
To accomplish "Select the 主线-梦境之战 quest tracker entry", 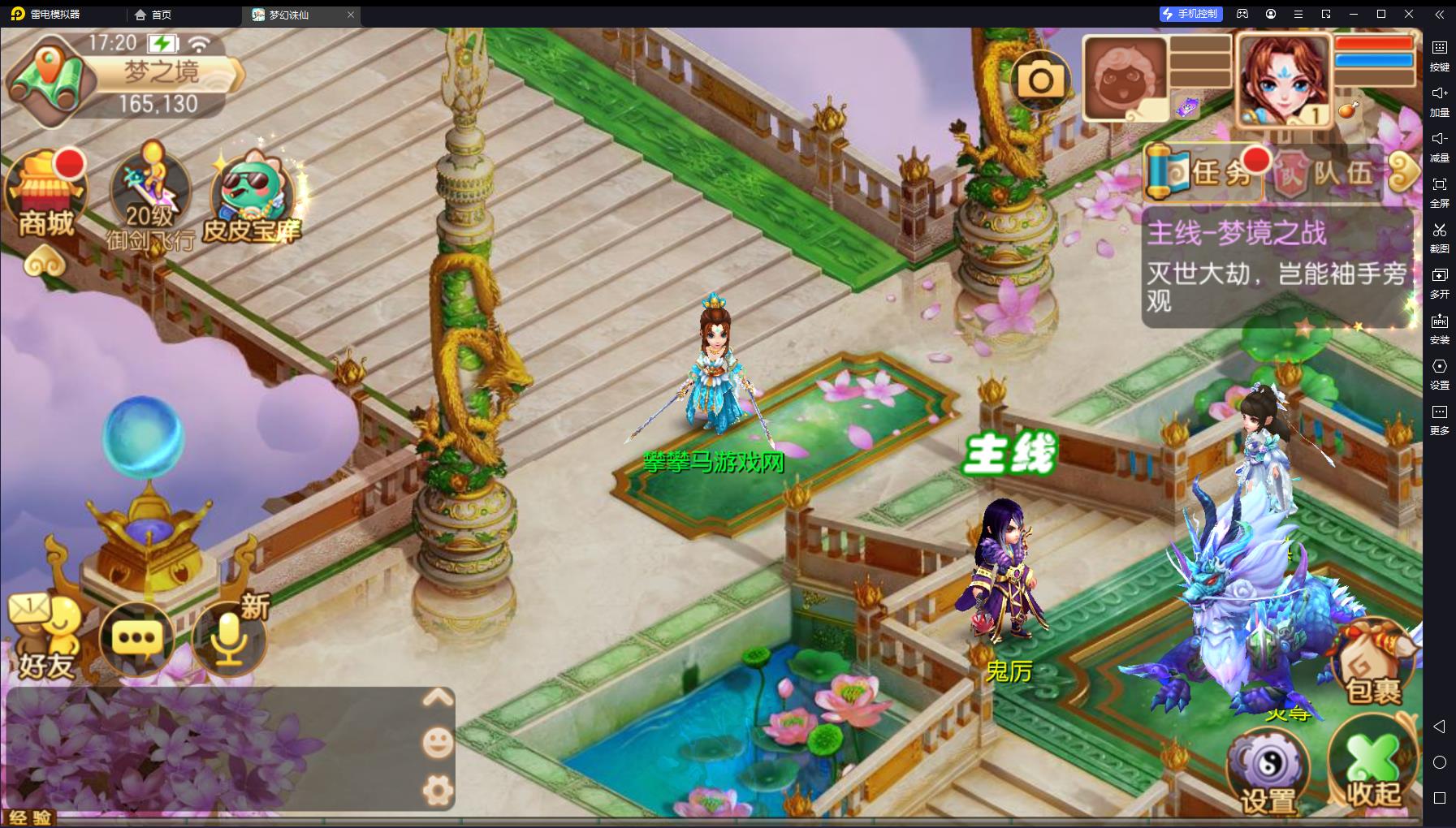I will pyautogui.click(x=1277, y=266).
